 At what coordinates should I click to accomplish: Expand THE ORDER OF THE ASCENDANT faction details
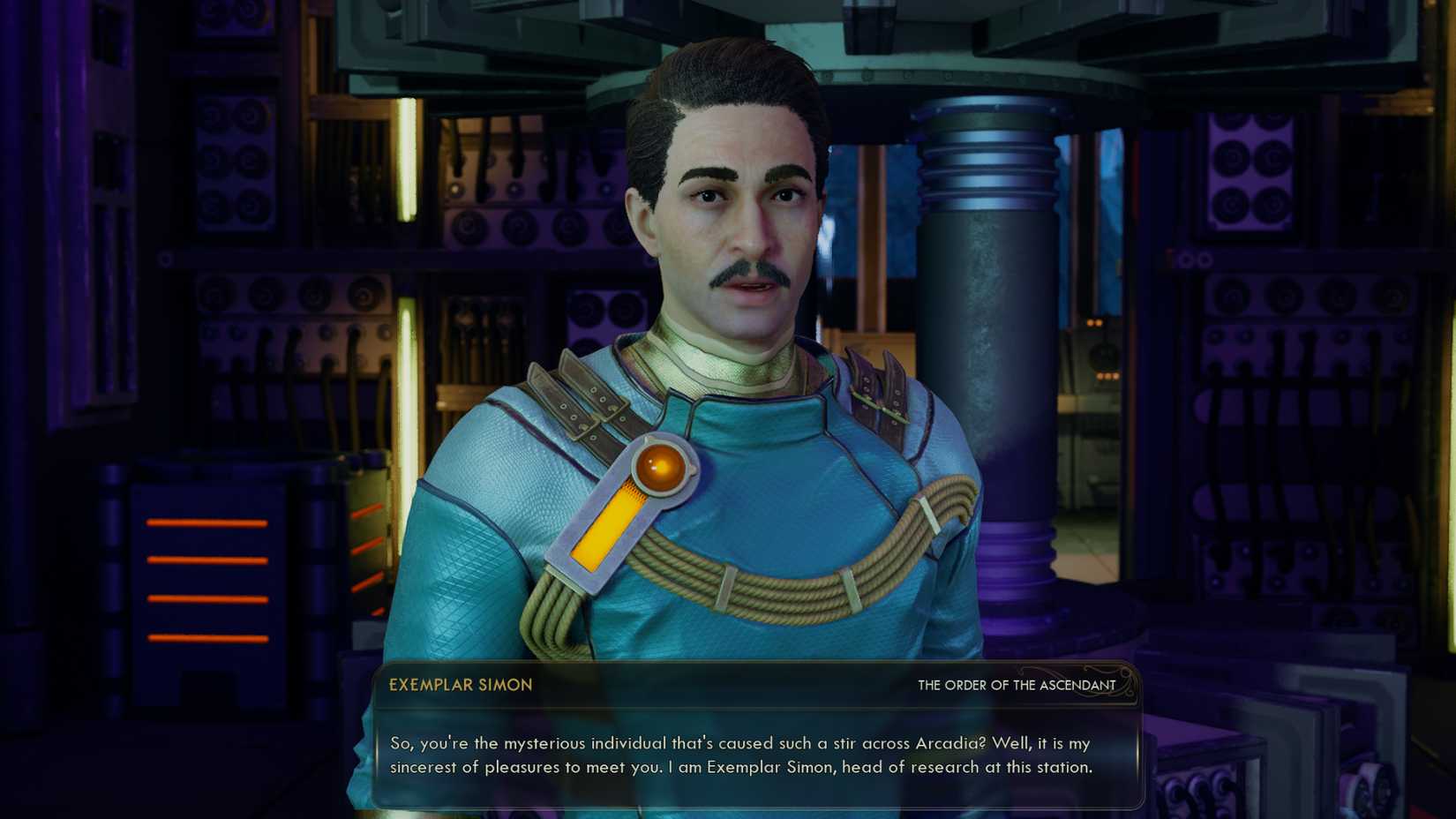pos(1015,685)
